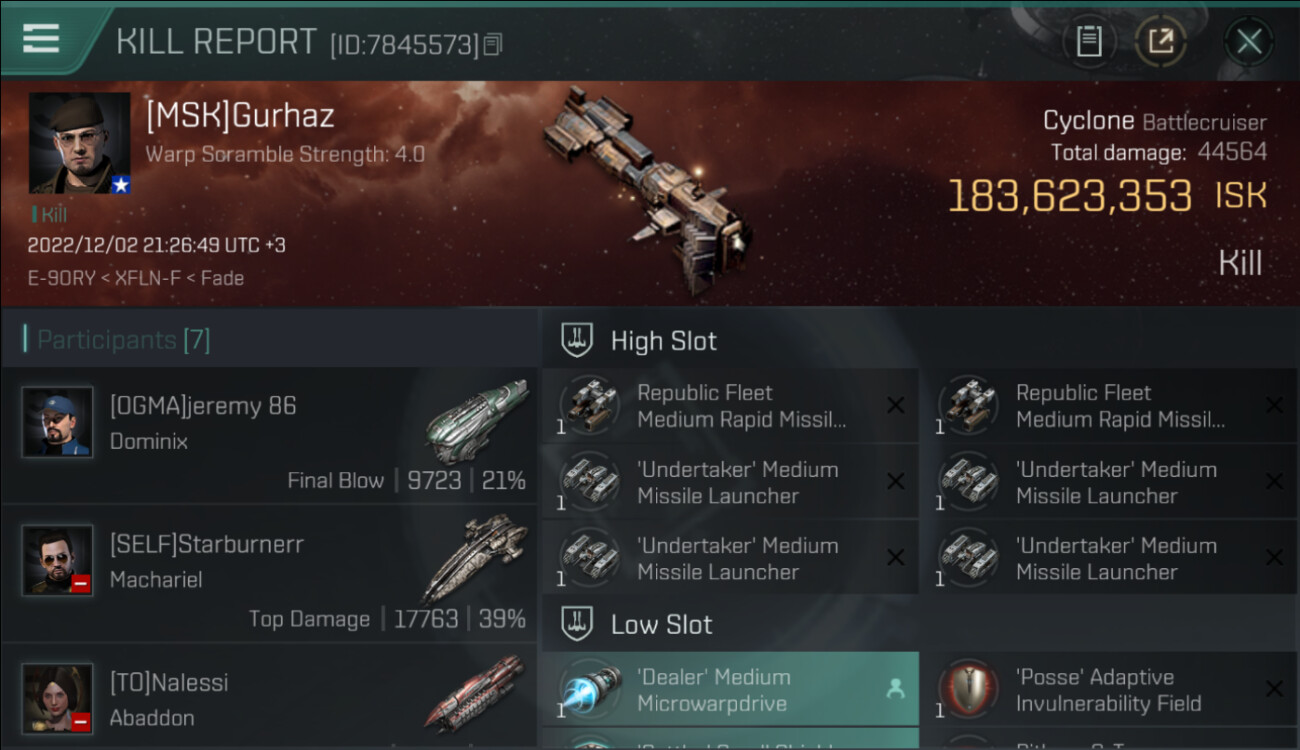Collapse the High Slot section
The height and width of the screenshot is (750, 1300).
coord(663,341)
